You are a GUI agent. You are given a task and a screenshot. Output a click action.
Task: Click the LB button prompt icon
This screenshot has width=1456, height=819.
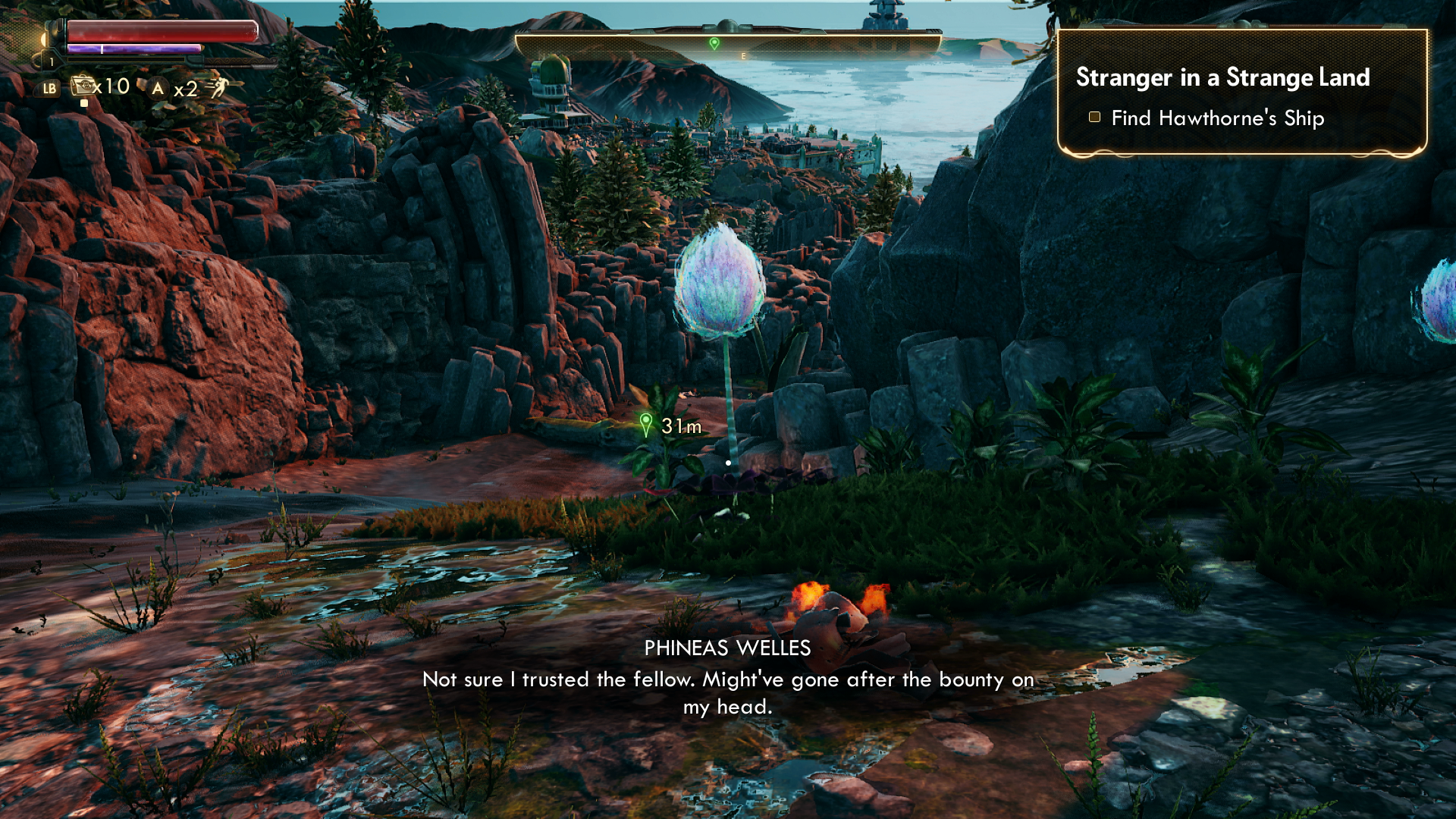click(x=51, y=90)
